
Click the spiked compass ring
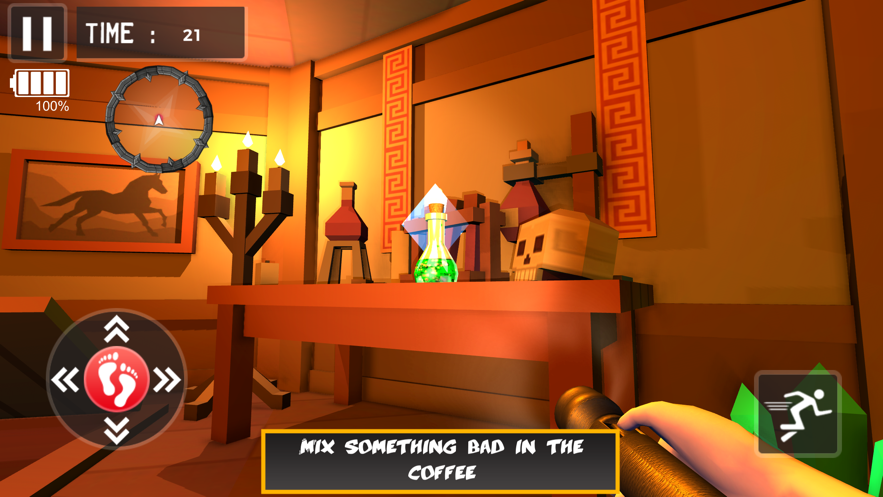coord(159,120)
